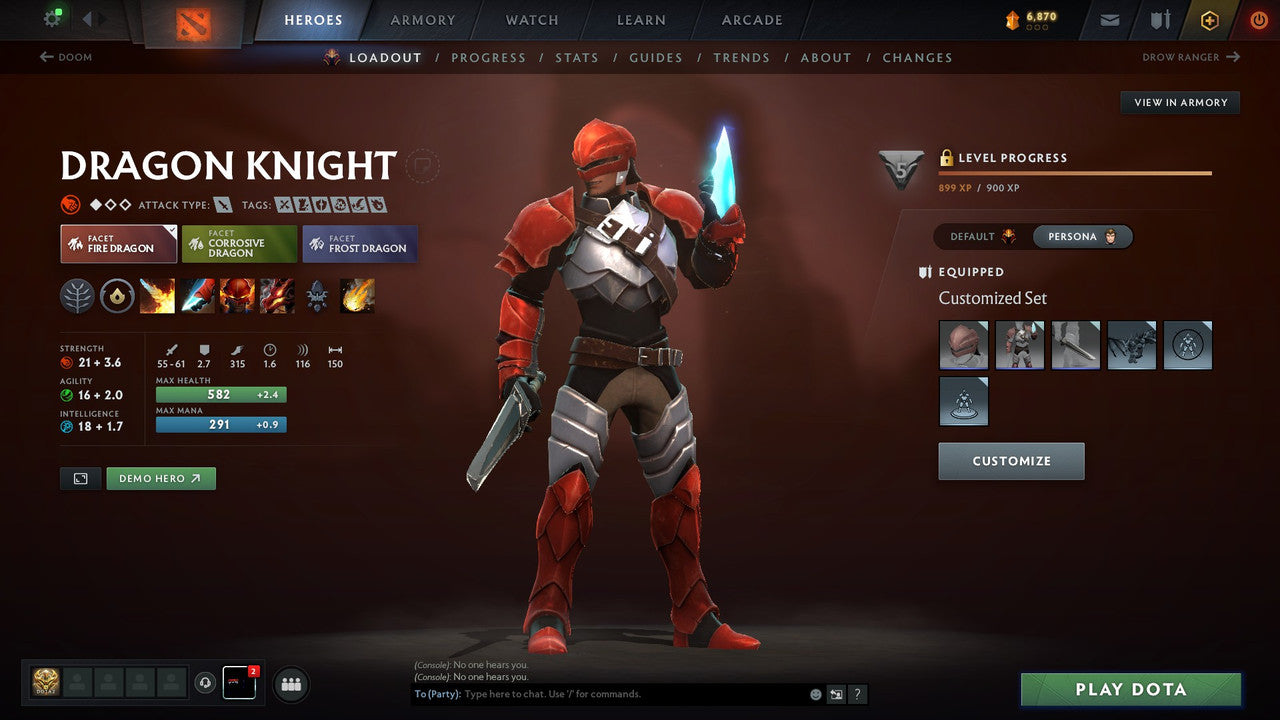The height and width of the screenshot is (720, 1280).
Task: Open the hero talent tree icon
Action: click(x=77, y=295)
